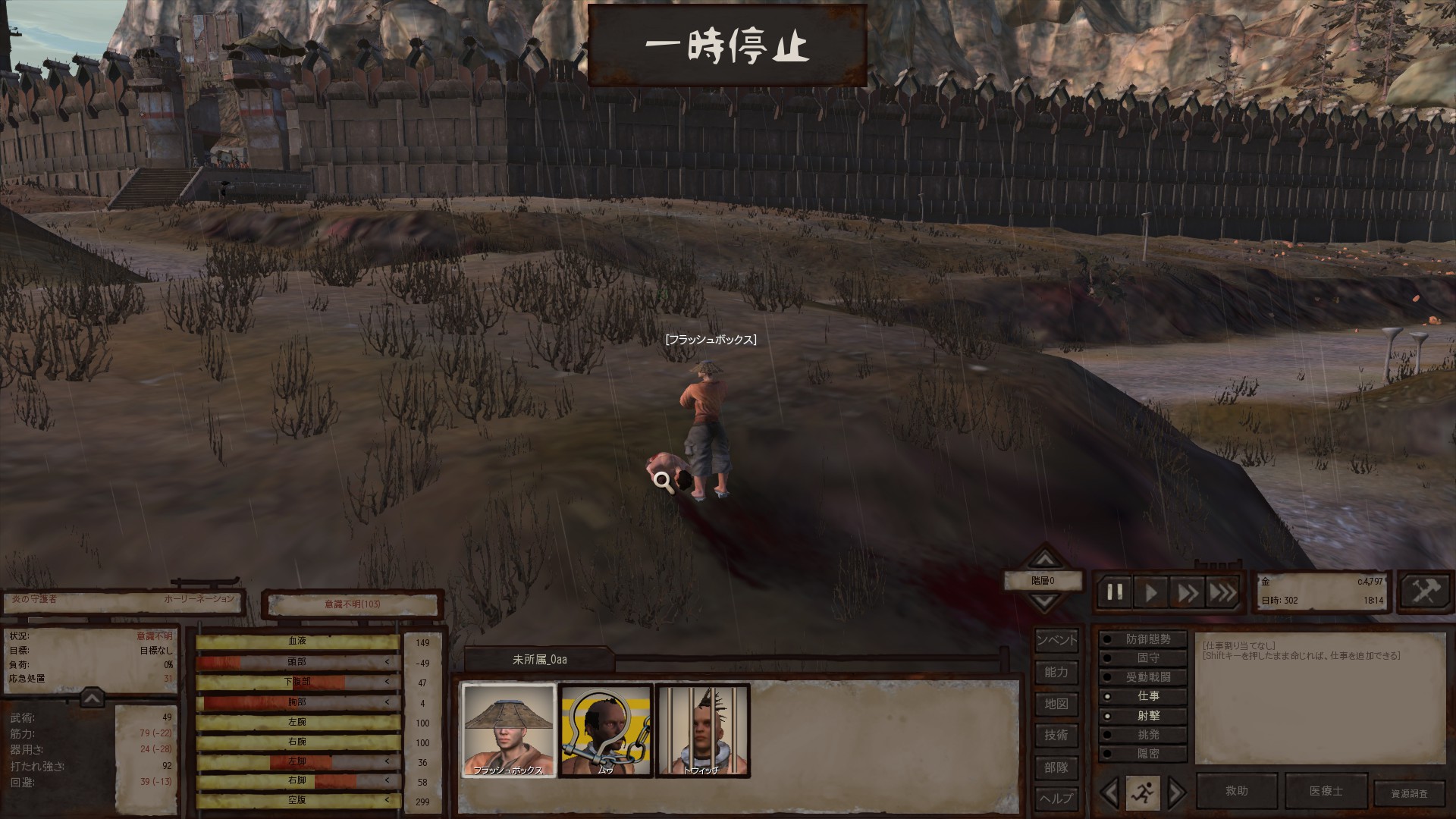Set triple fast-forward speed
Screen dimensions: 1456x819
(1222, 592)
